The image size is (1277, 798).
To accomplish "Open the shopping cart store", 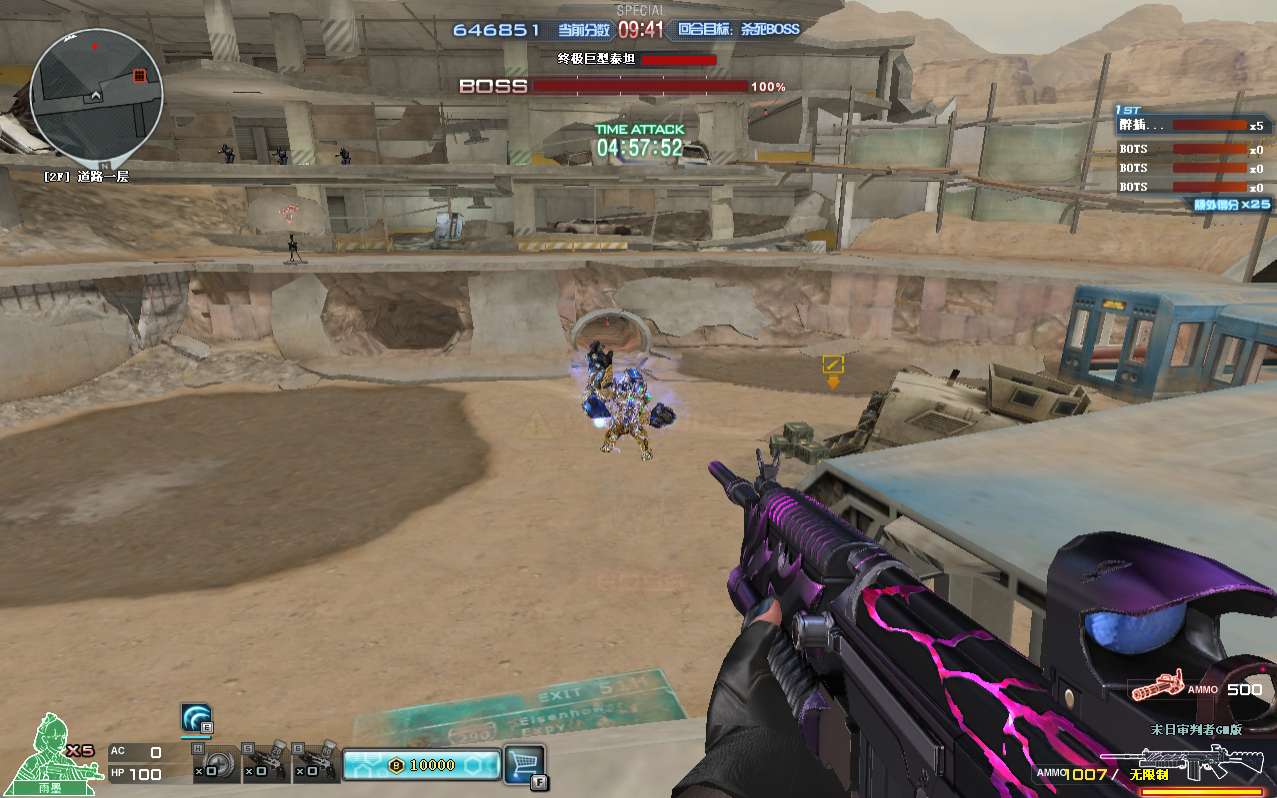I will click(x=523, y=764).
